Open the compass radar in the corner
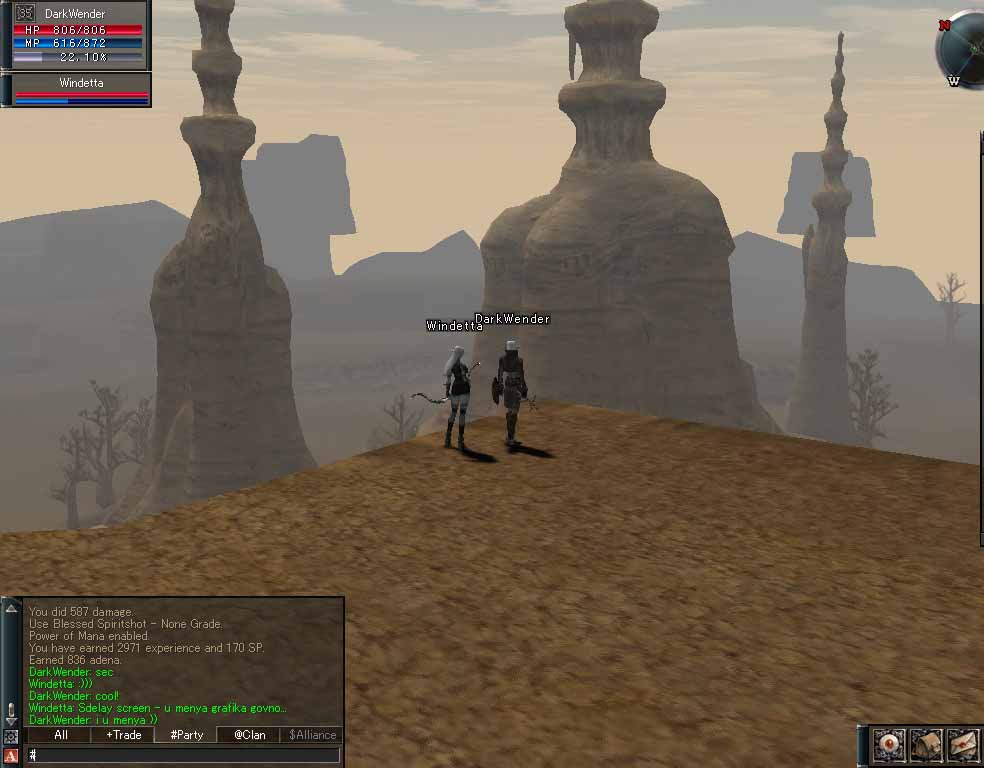This screenshot has width=984, height=768. pos(963,50)
